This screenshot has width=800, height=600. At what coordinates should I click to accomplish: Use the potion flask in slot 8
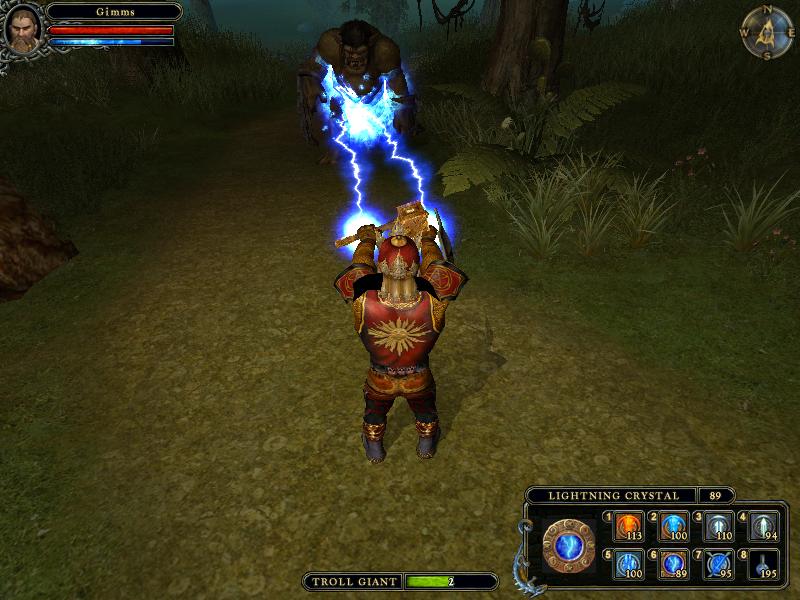click(x=763, y=565)
